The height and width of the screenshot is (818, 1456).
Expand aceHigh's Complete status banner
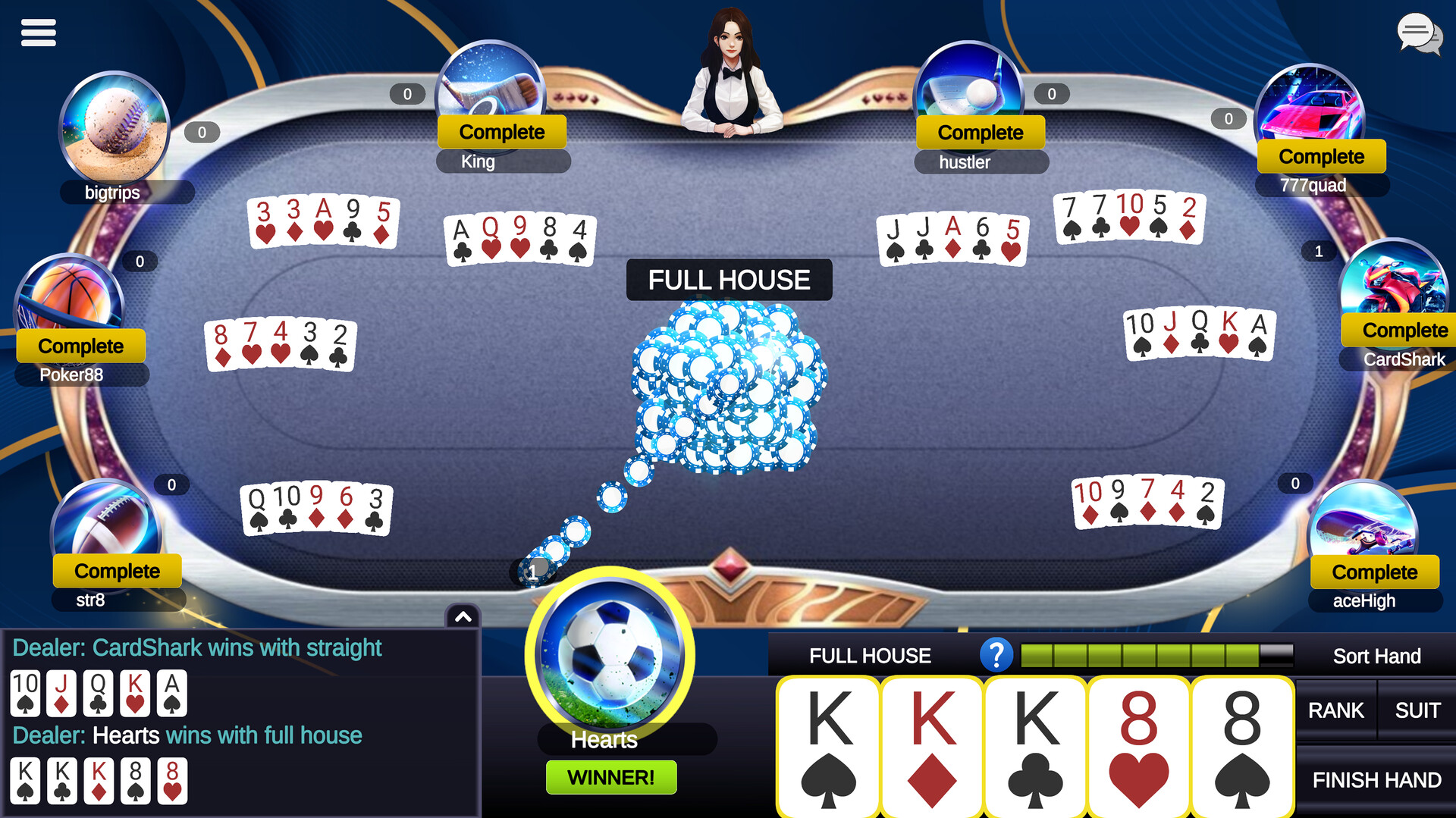(1374, 572)
